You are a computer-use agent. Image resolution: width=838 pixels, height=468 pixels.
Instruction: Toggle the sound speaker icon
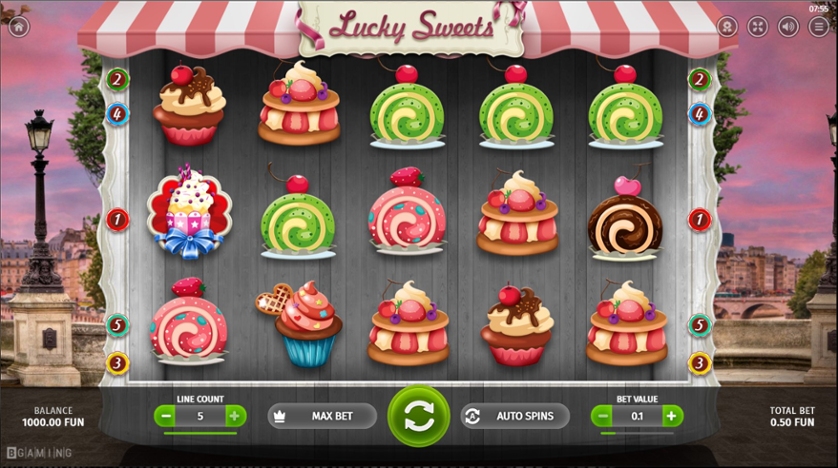[x=788, y=27]
